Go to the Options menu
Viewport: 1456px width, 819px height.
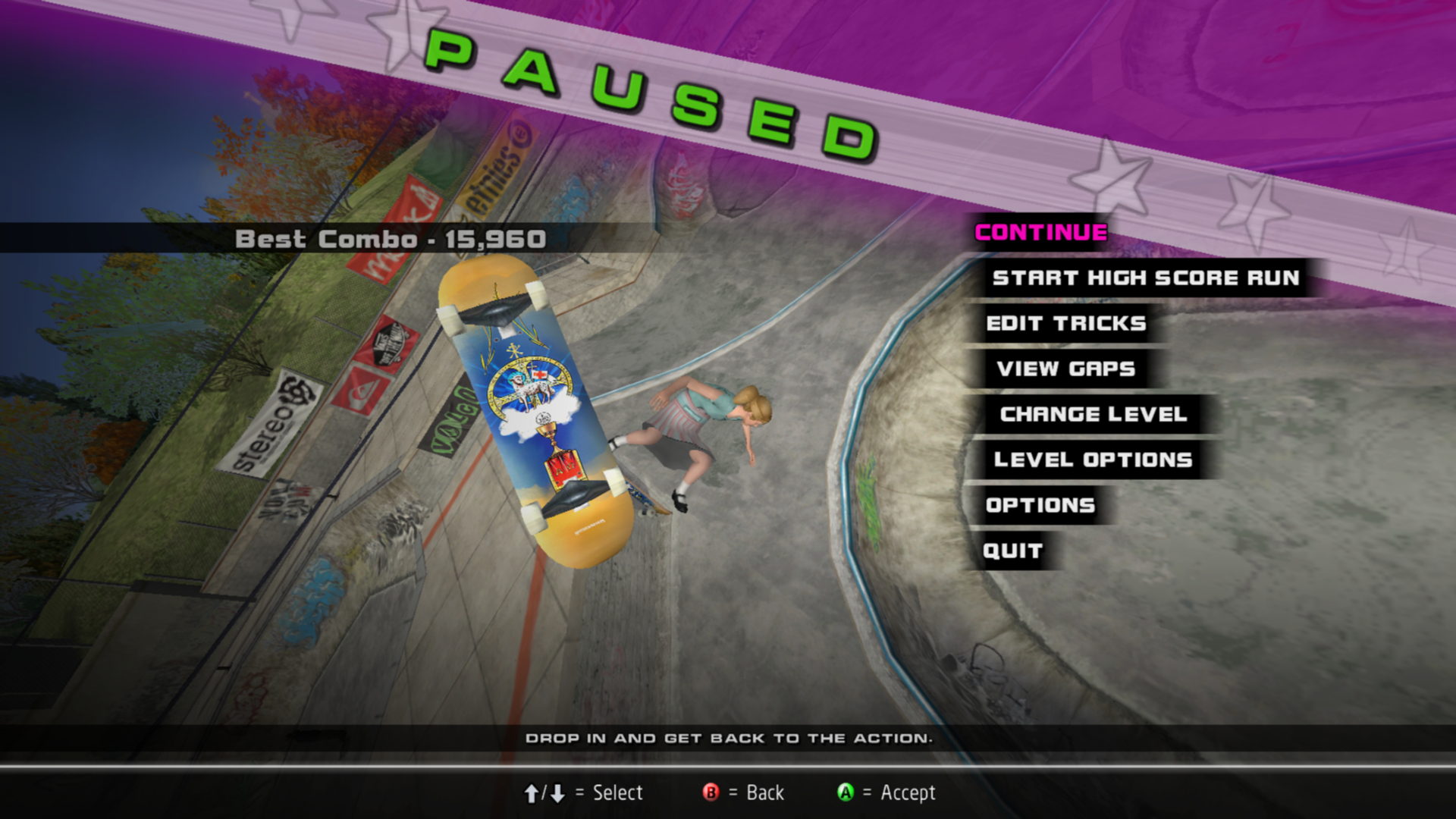pos(1040,506)
